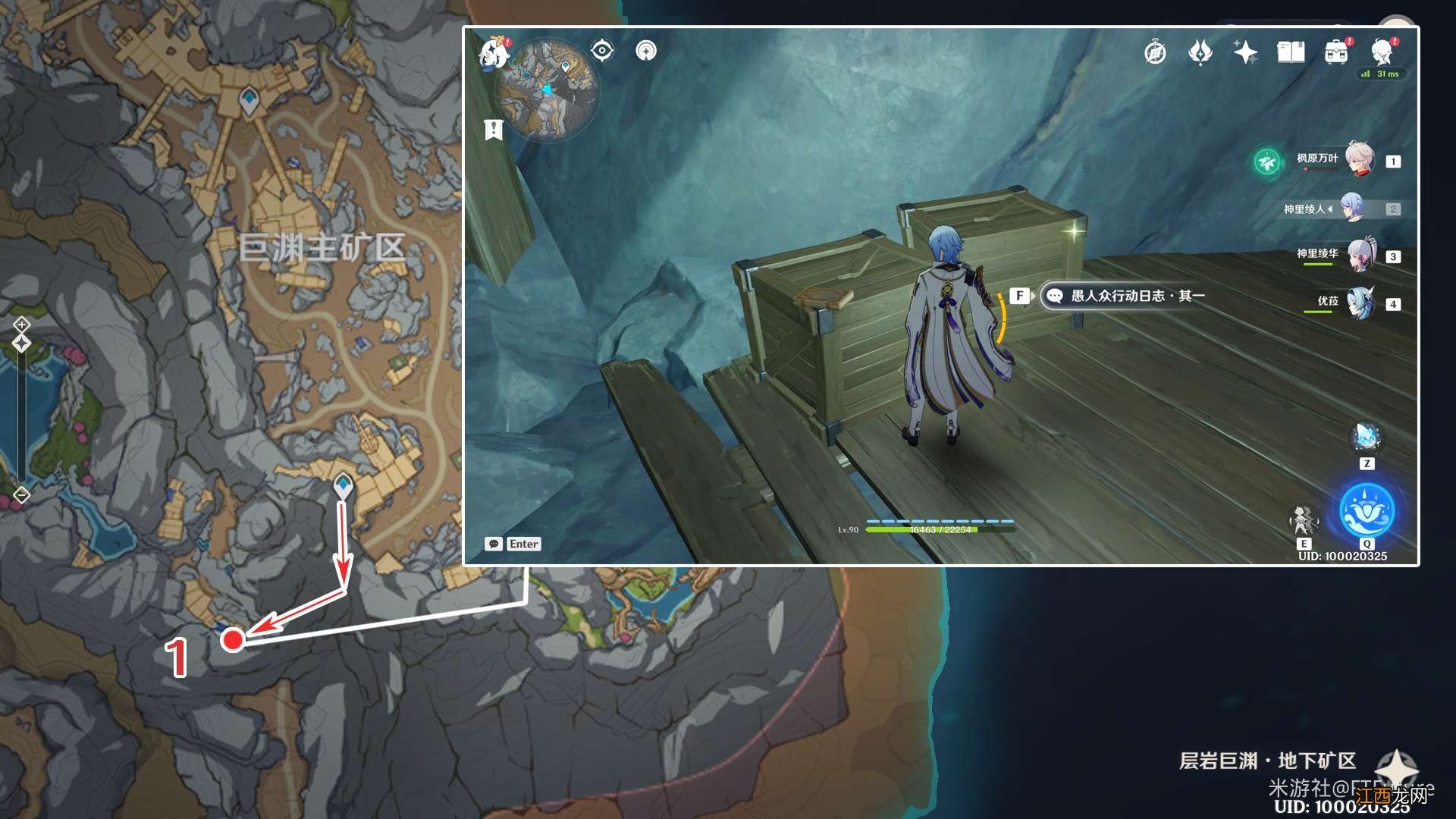1456x819 pixels.
Task: Open the open-book handbook icon
Action: (1291, 52)
